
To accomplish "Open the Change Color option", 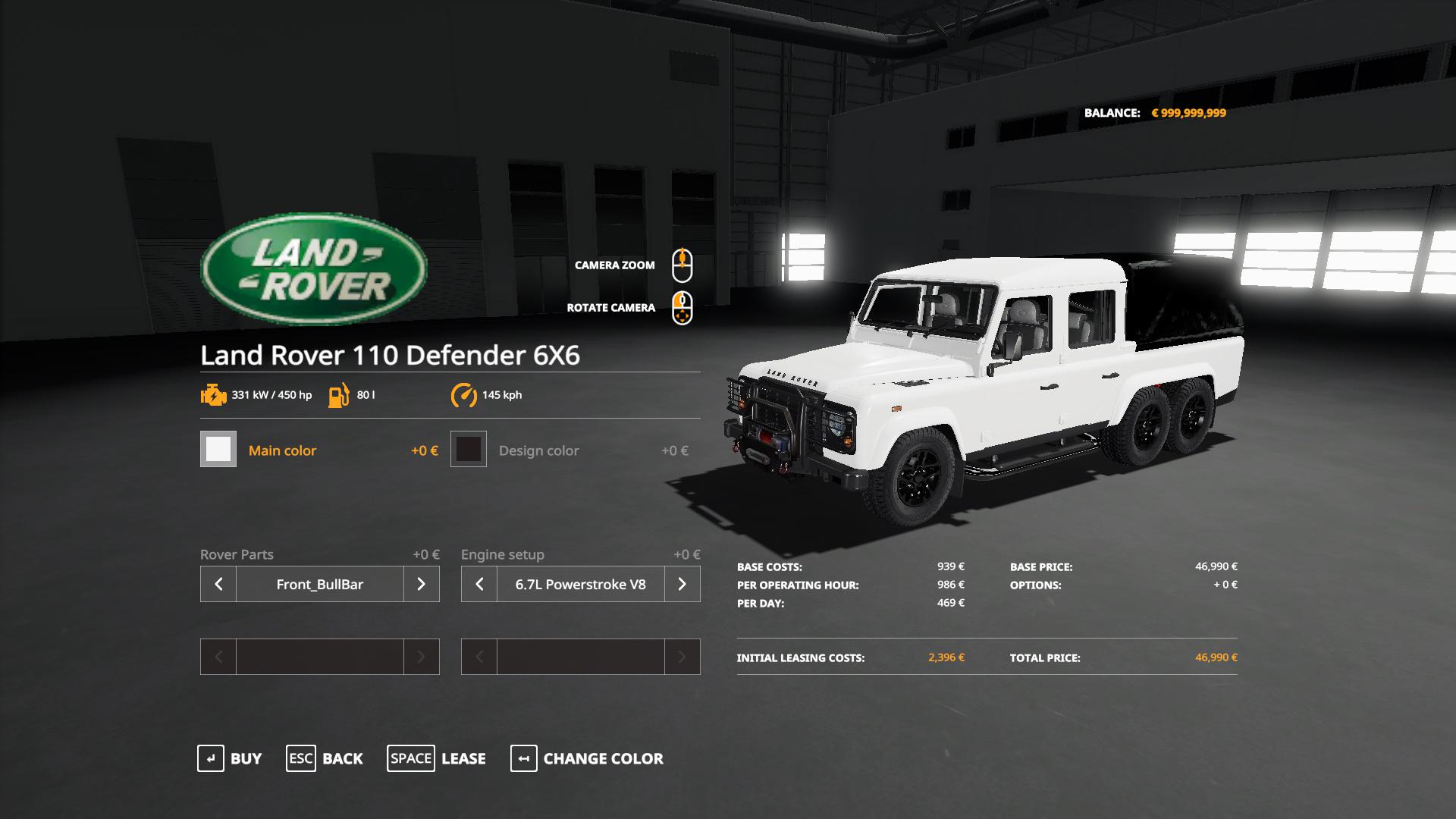I will [587, 758].
